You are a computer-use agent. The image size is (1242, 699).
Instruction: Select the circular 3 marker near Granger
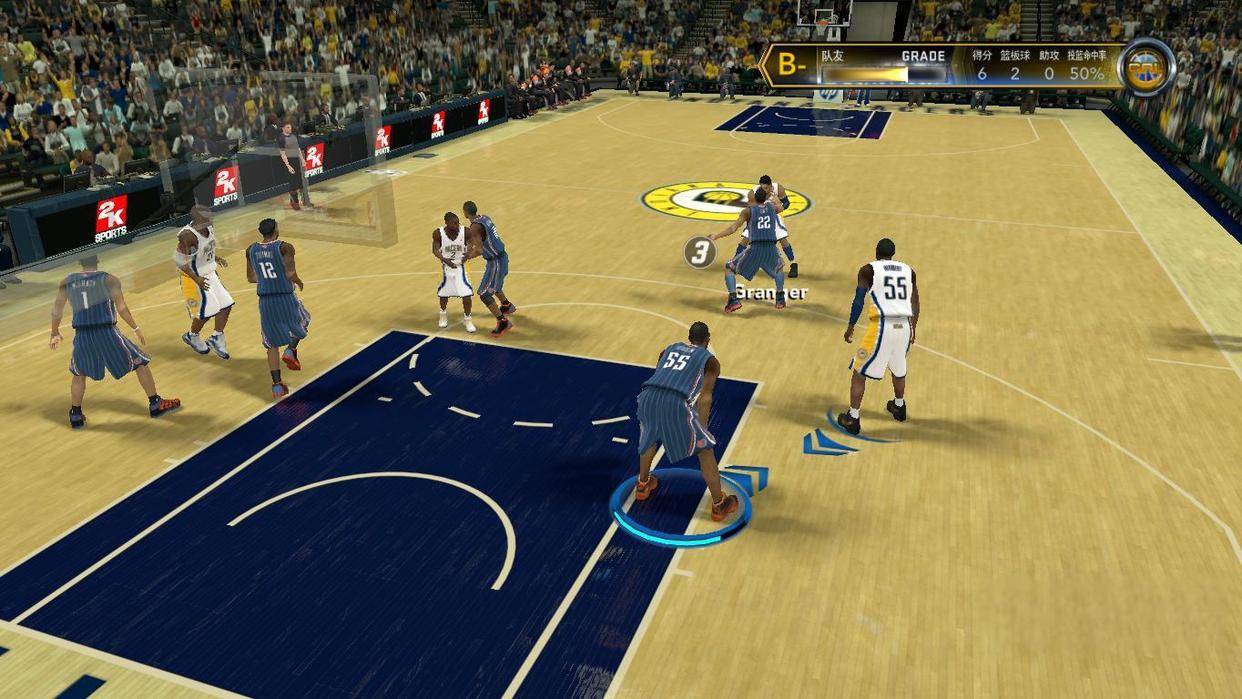(x=699, y=252)
